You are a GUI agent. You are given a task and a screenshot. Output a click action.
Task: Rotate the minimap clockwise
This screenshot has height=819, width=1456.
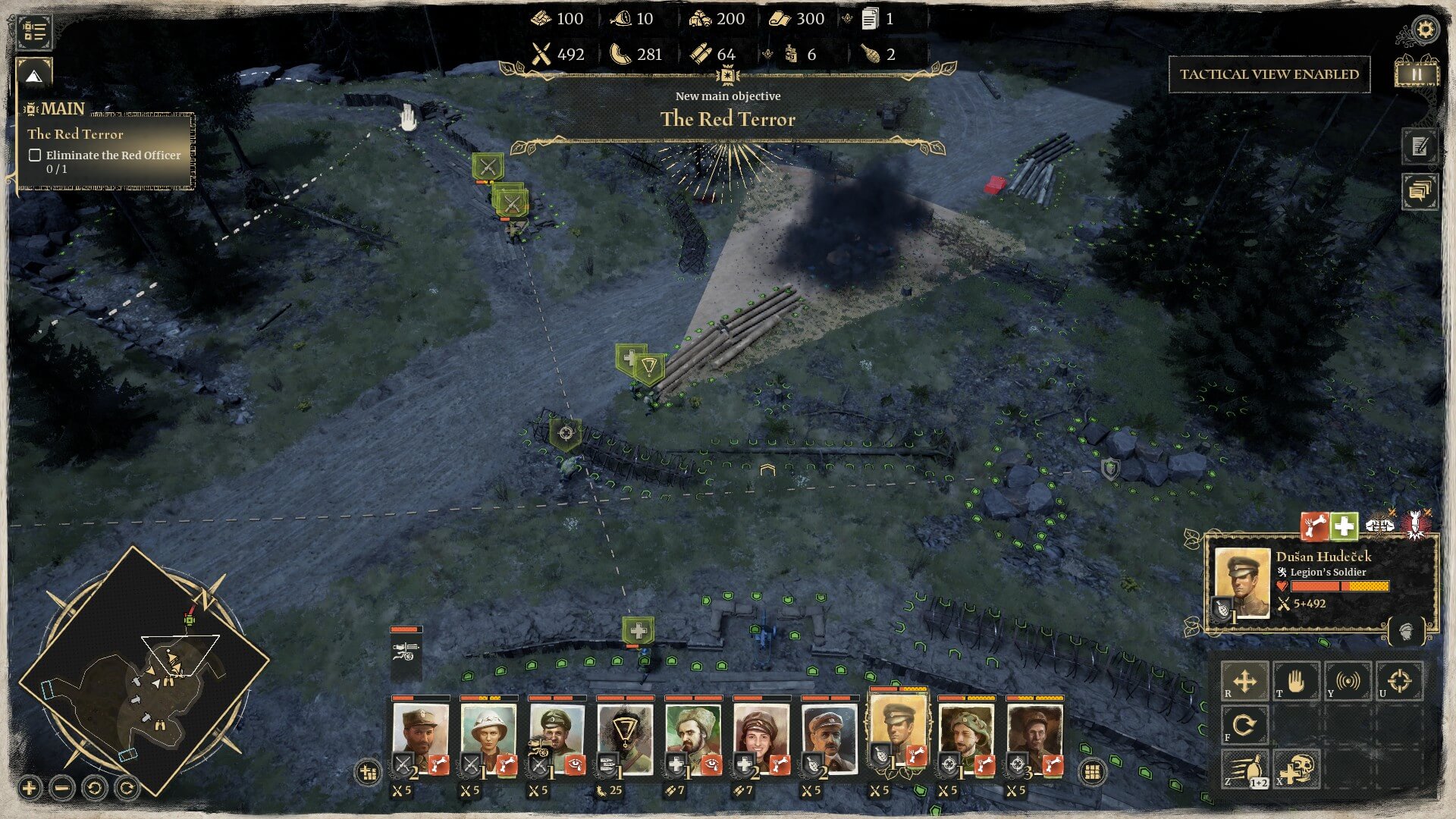[127, 789]
